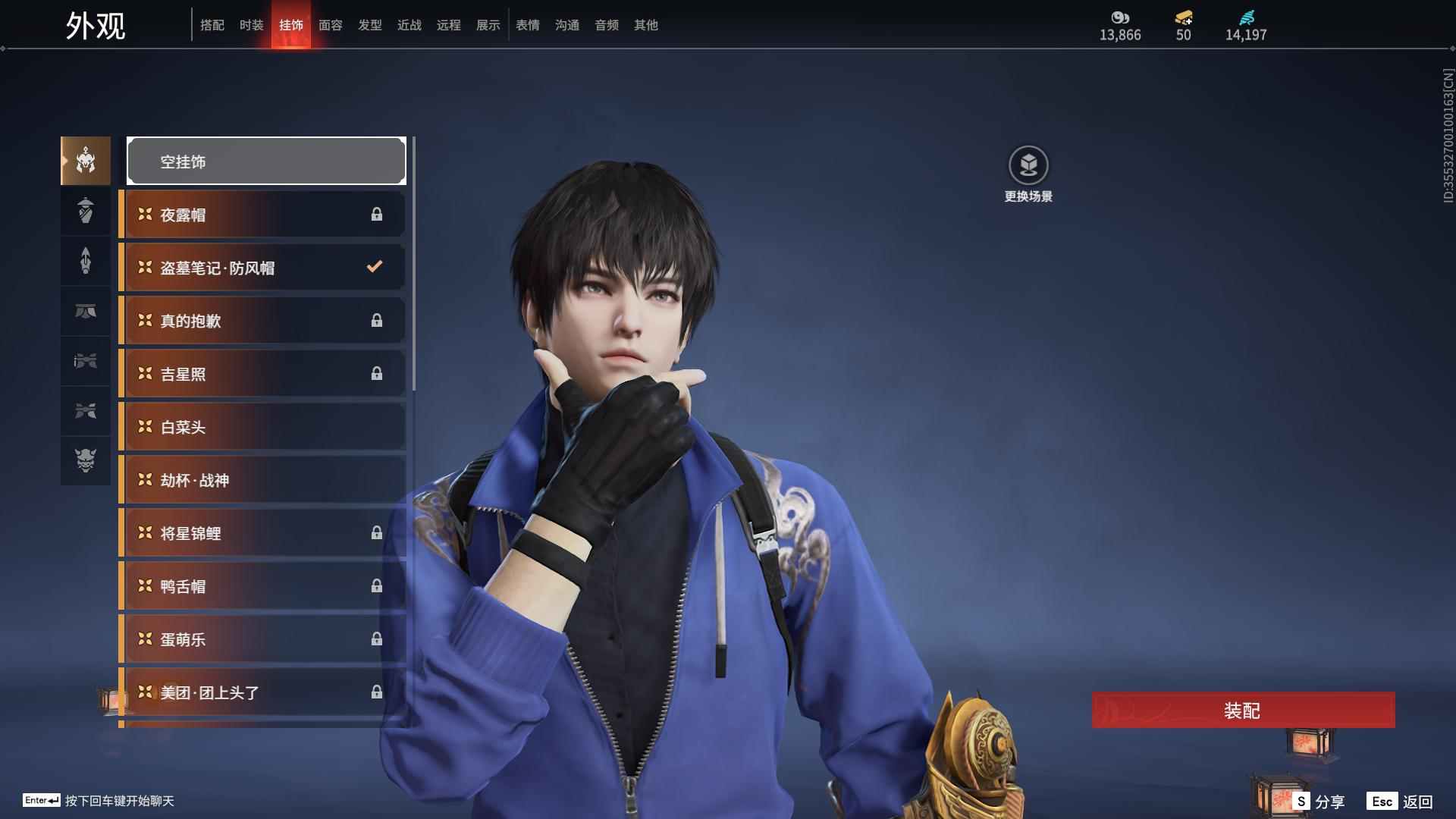The height and width of the screenshot is (819, 1456).
Task: Open the 搭配 tab
Action: point(212,25)
